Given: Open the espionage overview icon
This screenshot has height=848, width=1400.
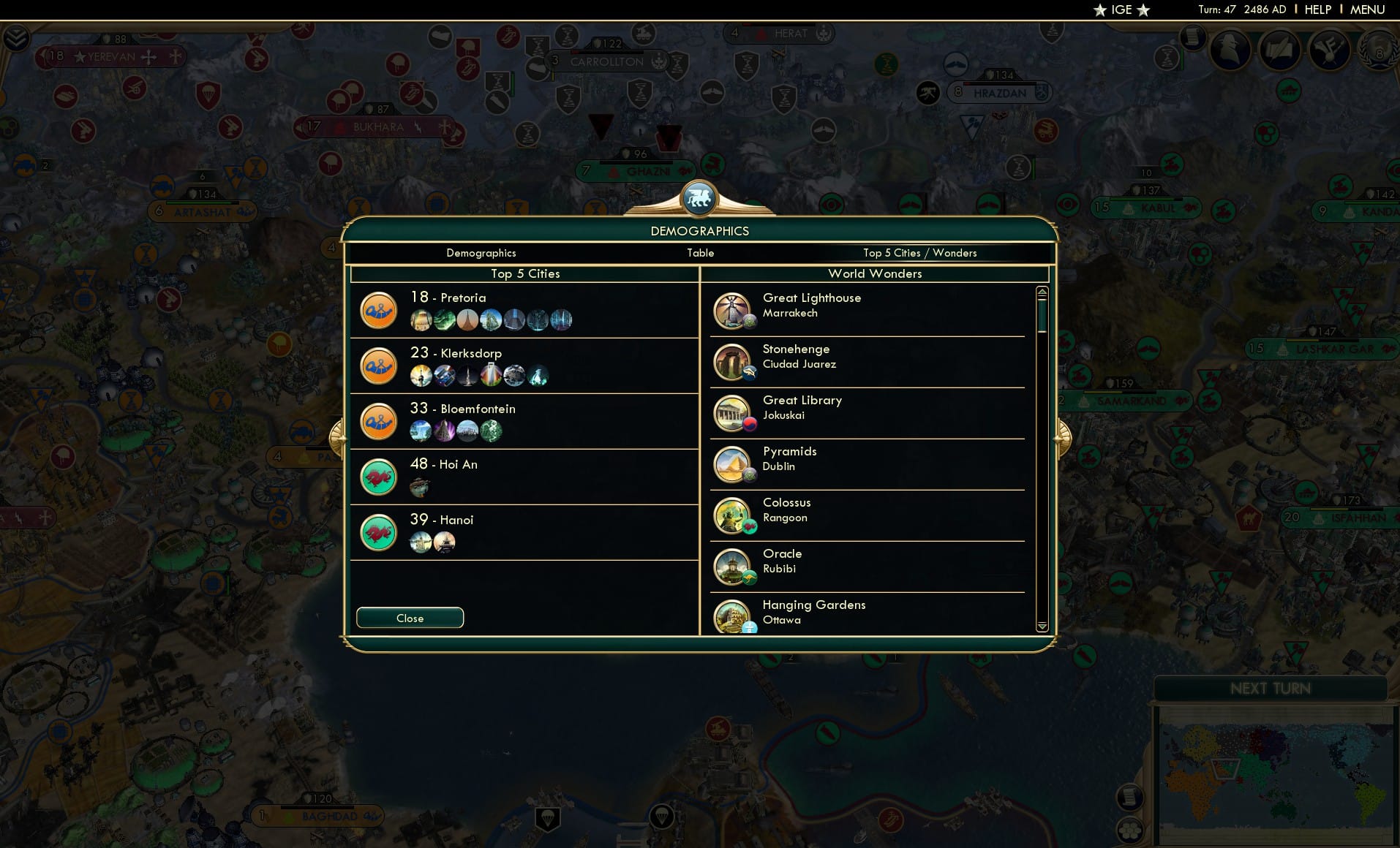Looking at the screenshot, I should (x=1230, y=51).
